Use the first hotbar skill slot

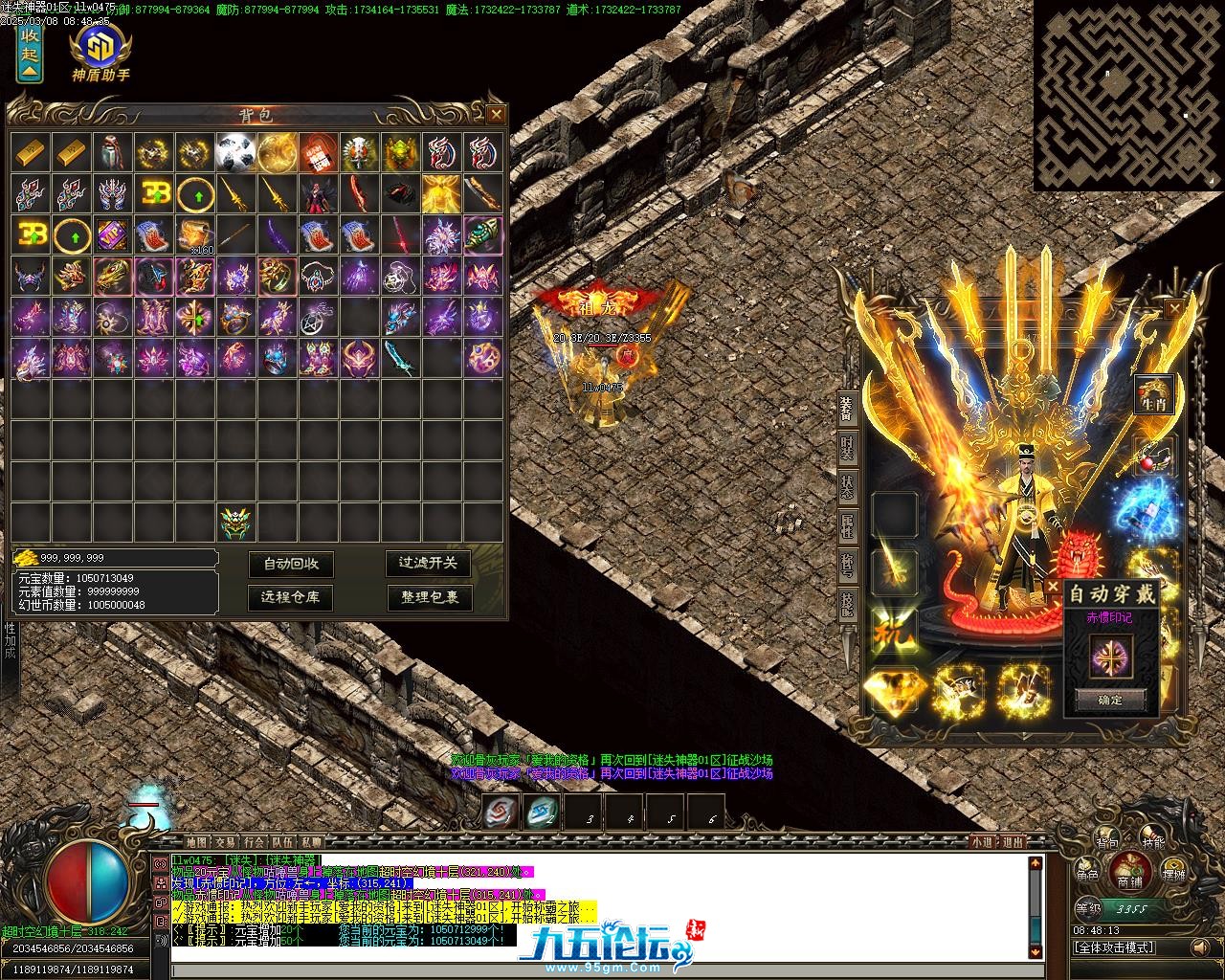click(501, 812)
